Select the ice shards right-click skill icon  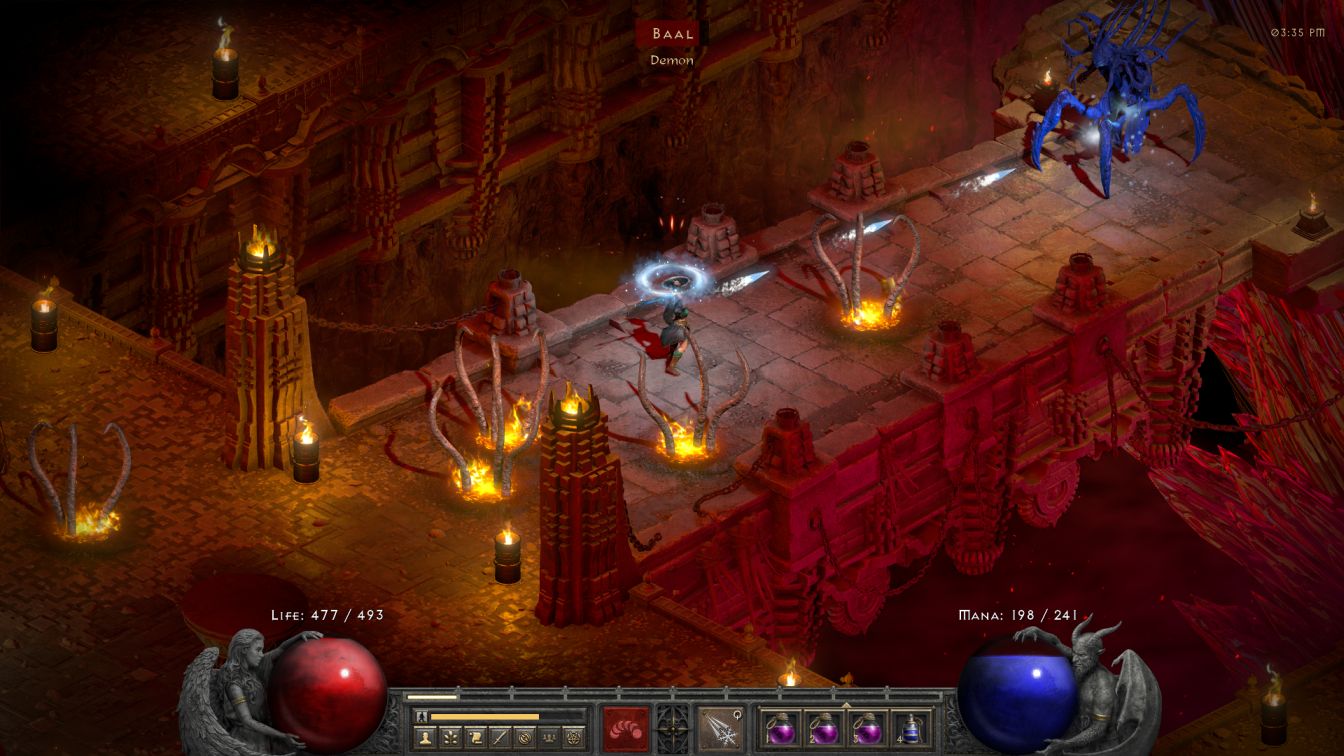720,728
